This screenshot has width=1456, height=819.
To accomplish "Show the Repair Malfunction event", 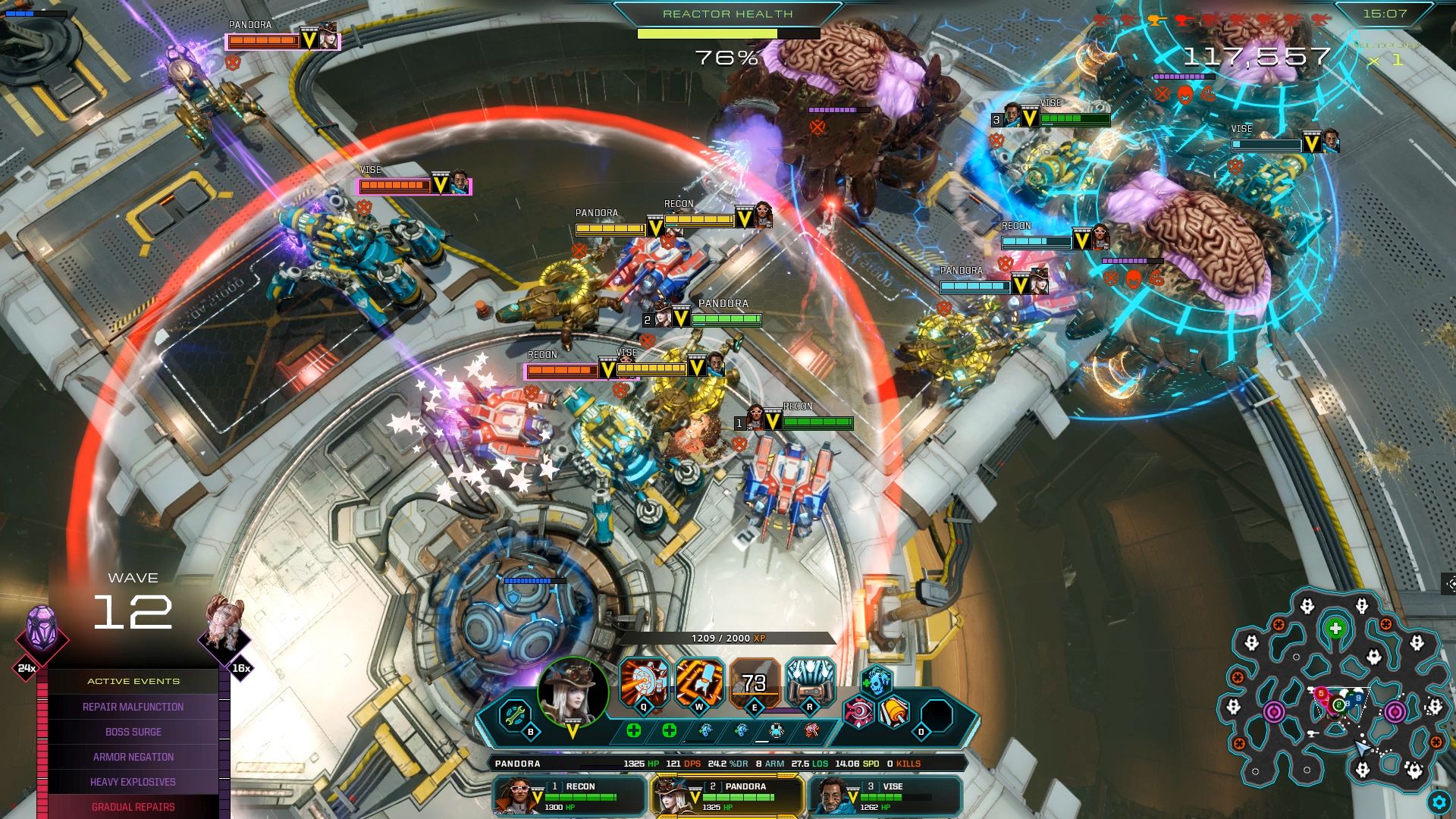I will [133, 707].
